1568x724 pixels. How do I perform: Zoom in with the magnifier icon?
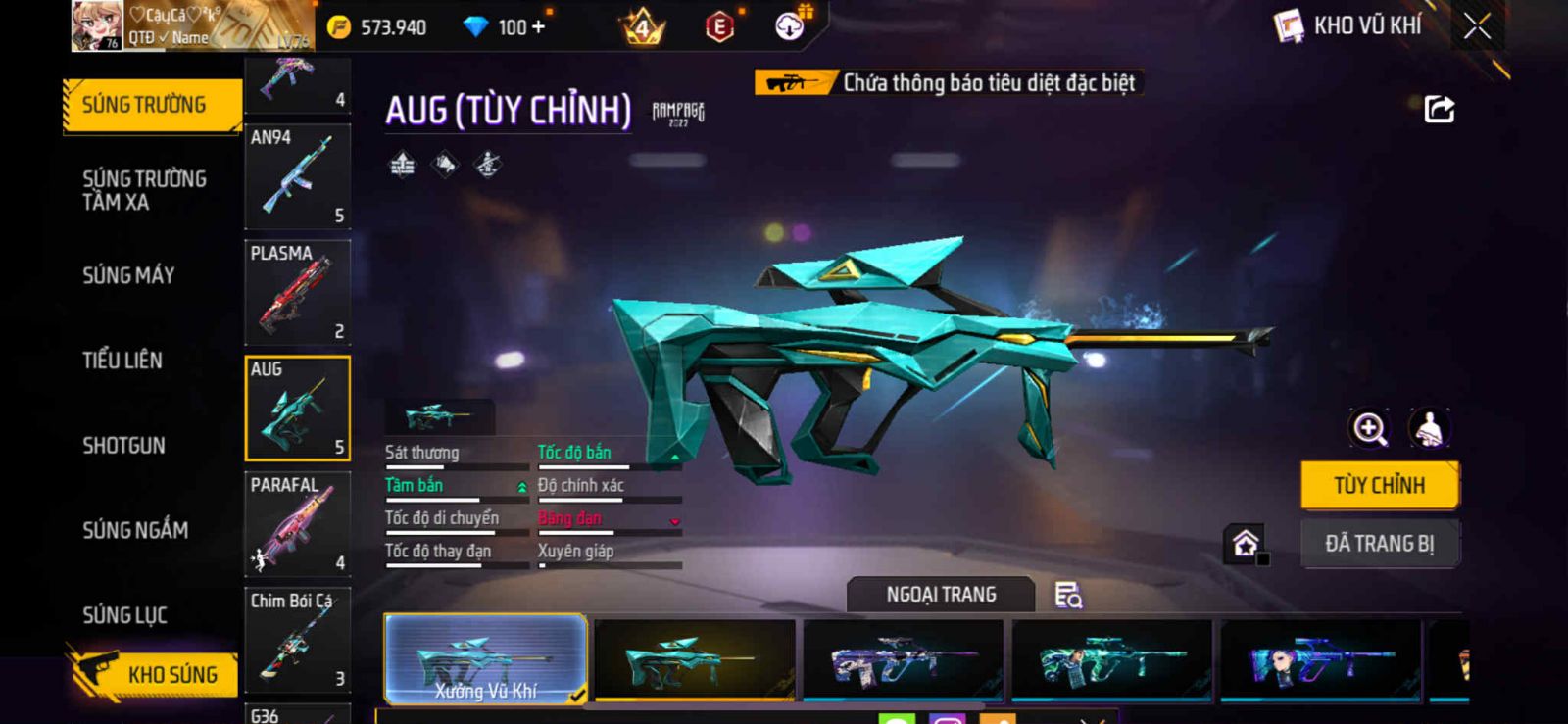[1369, 428]
